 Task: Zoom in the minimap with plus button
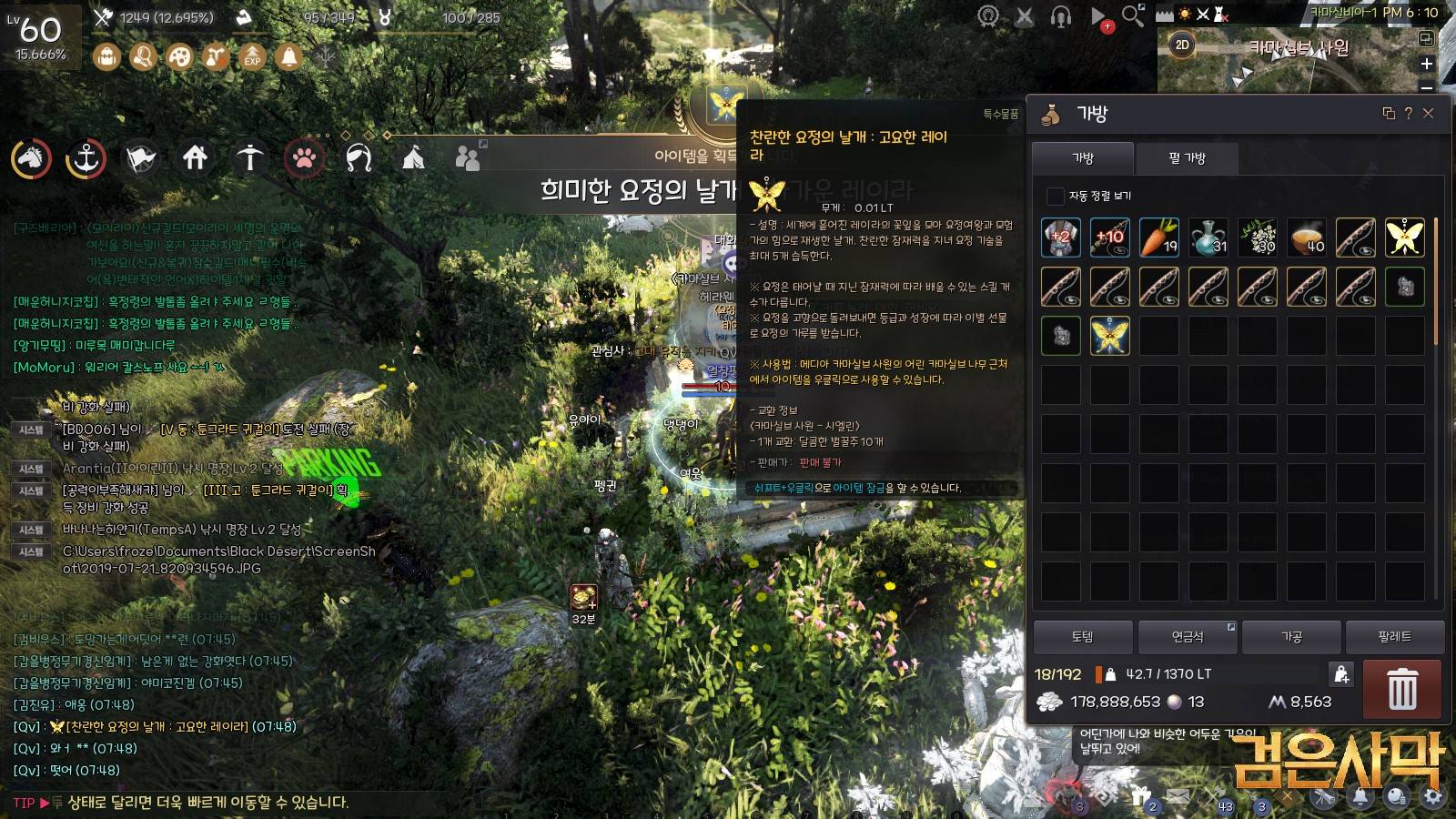(1427, 64)
